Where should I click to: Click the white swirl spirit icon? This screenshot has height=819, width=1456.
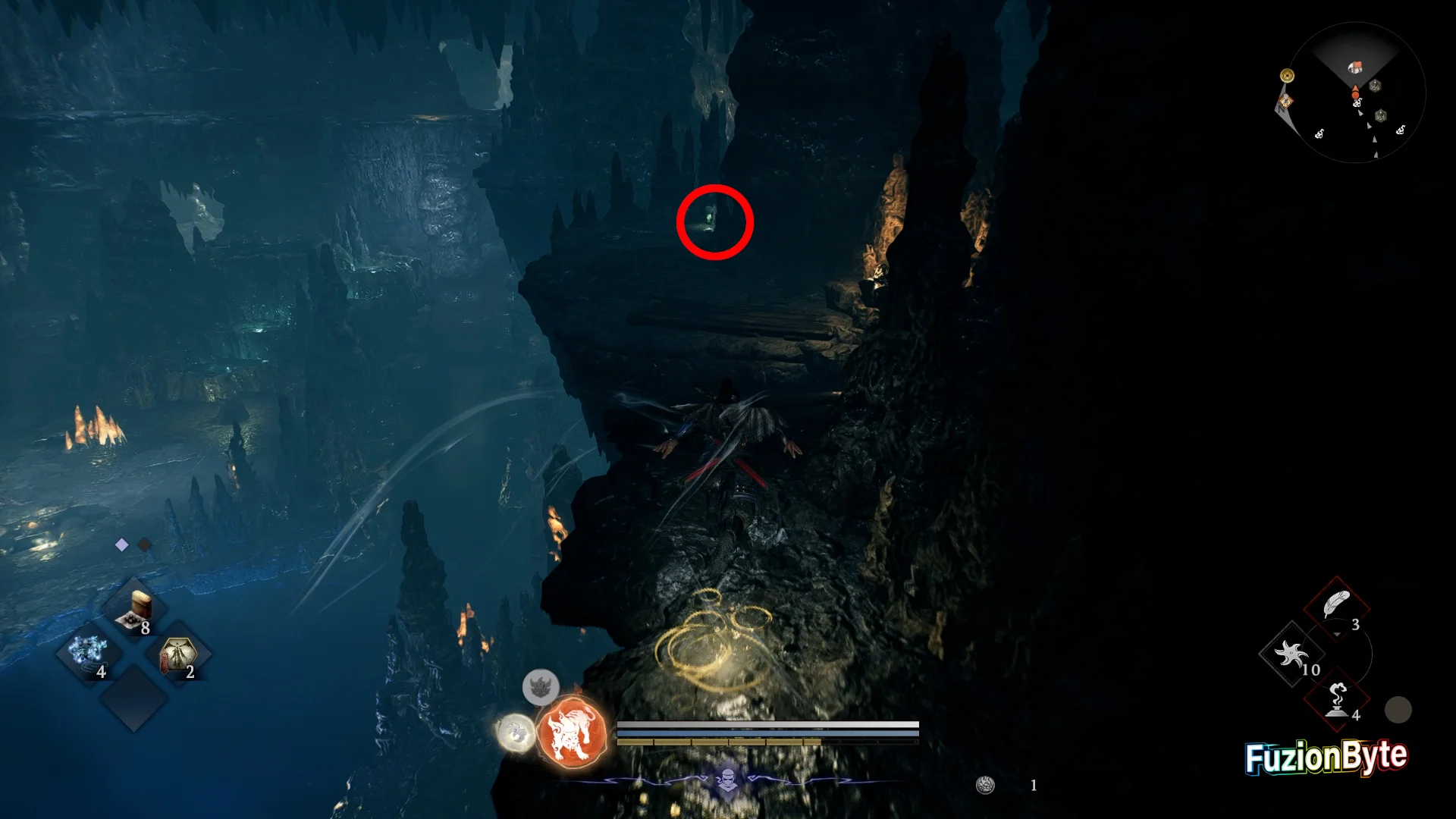coord(516,733)
